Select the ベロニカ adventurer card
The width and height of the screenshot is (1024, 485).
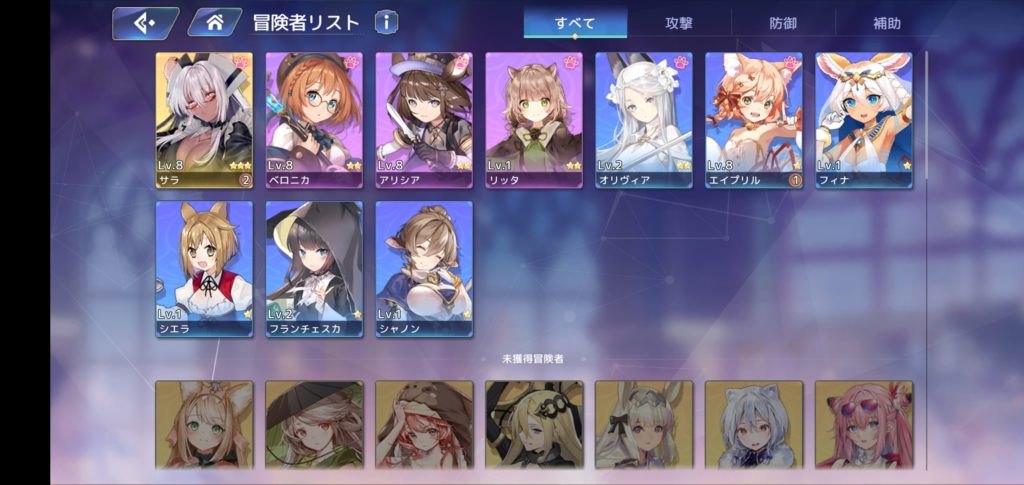pos(314,119)
